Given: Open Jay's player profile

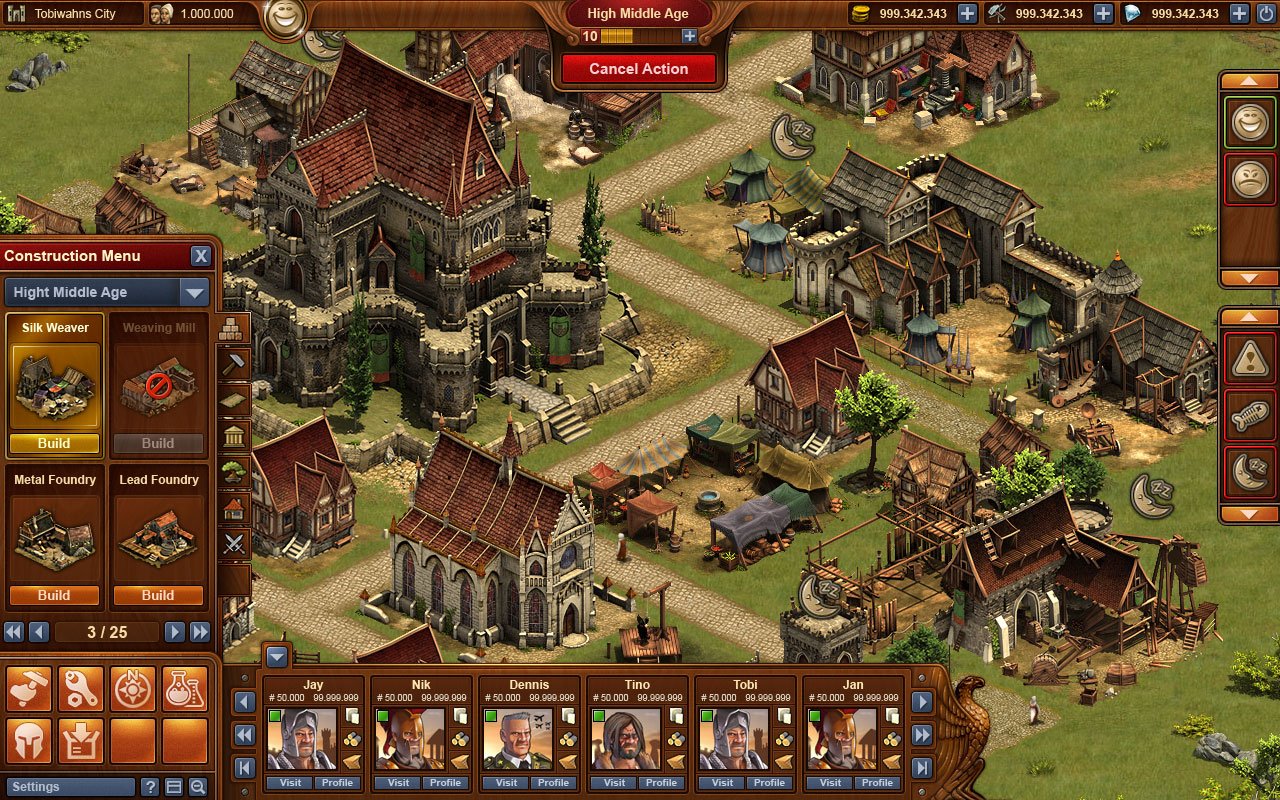Looking at the screenshot, I should point(337,784).
